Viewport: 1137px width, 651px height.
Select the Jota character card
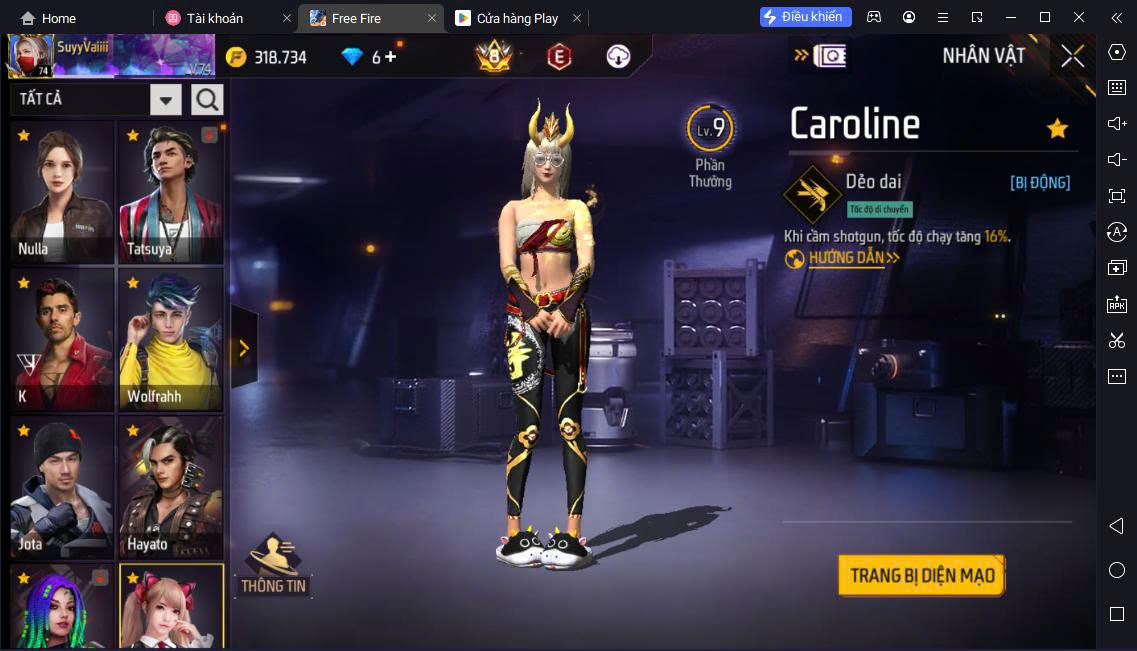coord(62,487)
